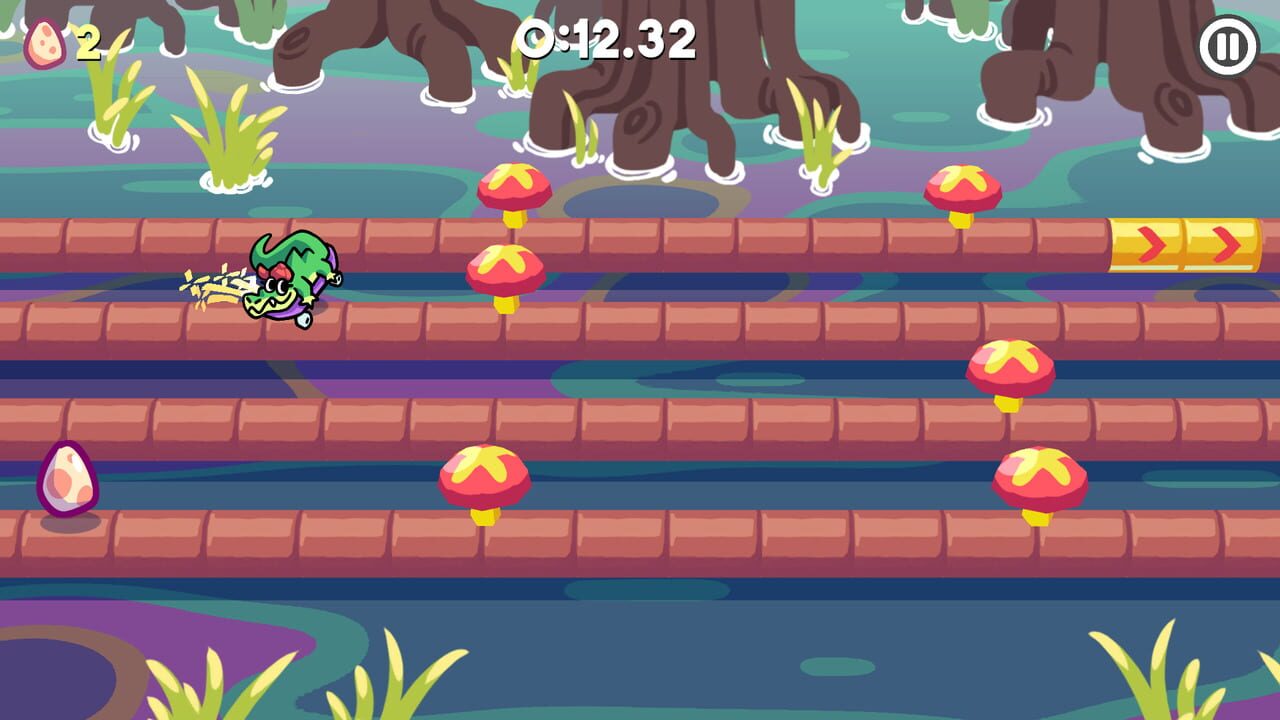Open the egg collection dropdown
Viewport: 1280px width, 720px height.
point(44,40)
